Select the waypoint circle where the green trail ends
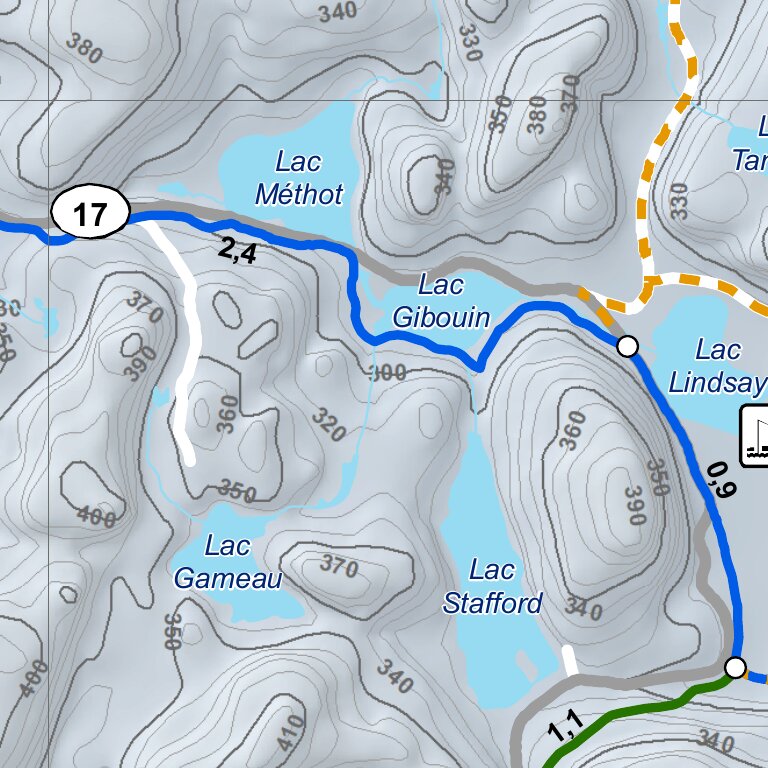This screenshot has height=768, width=768. [735, 667]
